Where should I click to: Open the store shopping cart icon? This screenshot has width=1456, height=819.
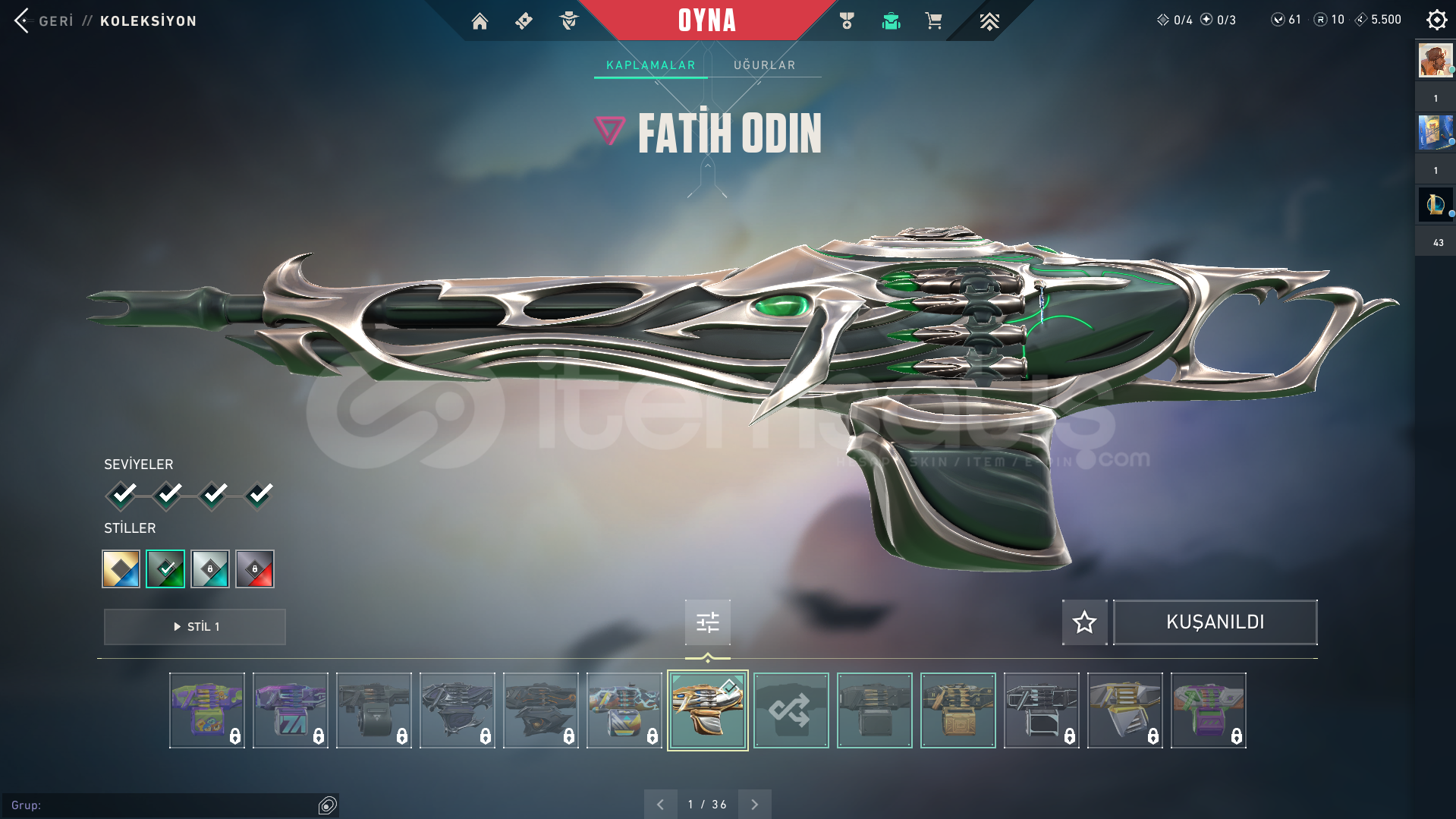(x=933, y=21)
